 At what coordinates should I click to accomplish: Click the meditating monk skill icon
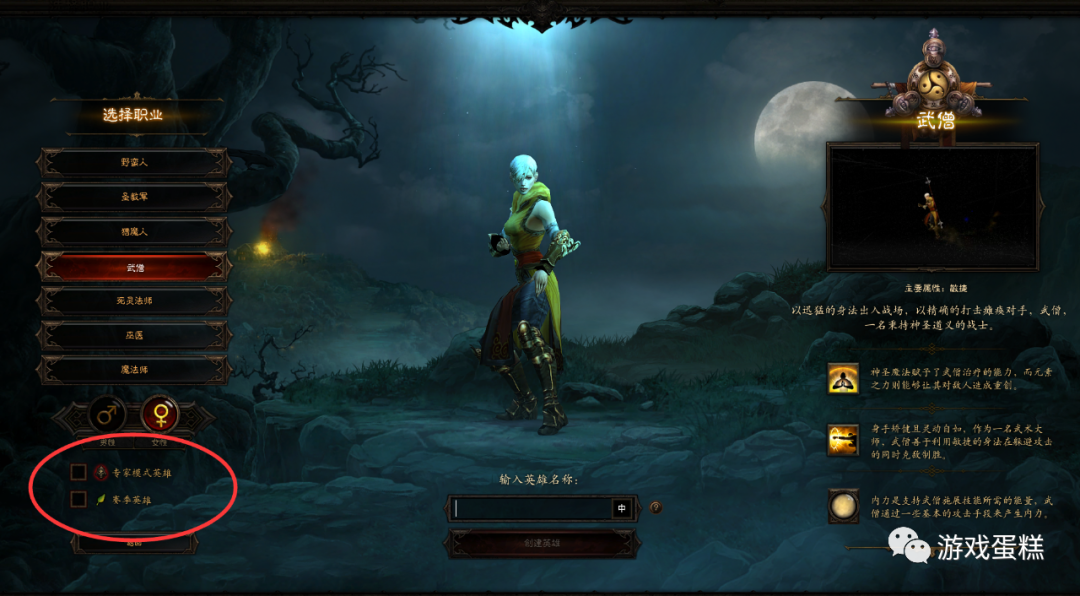[x=843, y=378]
